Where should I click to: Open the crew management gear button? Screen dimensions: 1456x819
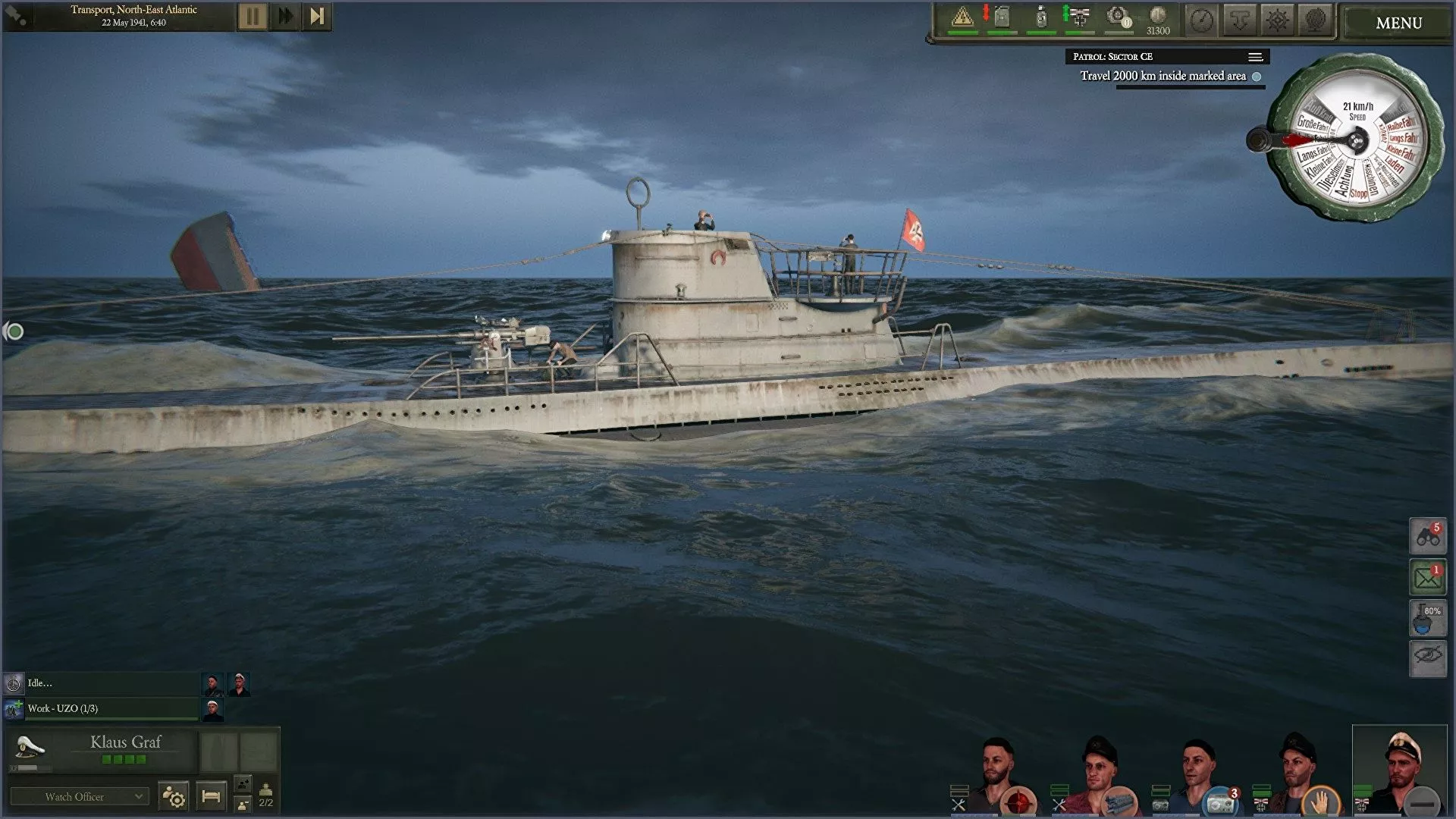[x=174, y=796]
